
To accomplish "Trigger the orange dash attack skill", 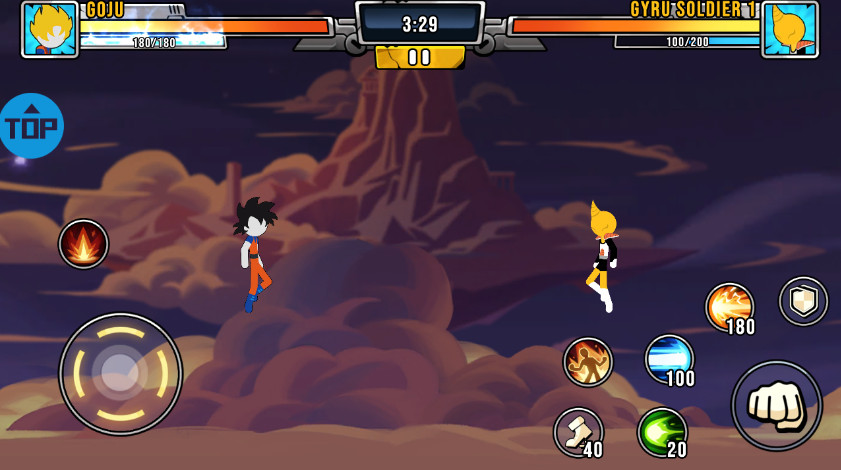I will (588, 362).
